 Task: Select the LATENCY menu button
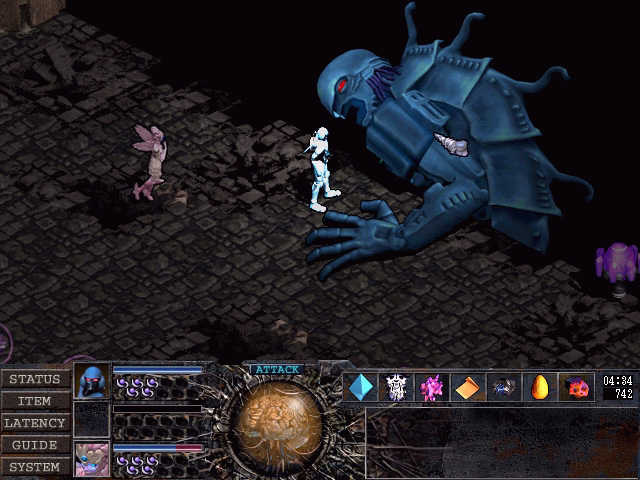[35, 423]
